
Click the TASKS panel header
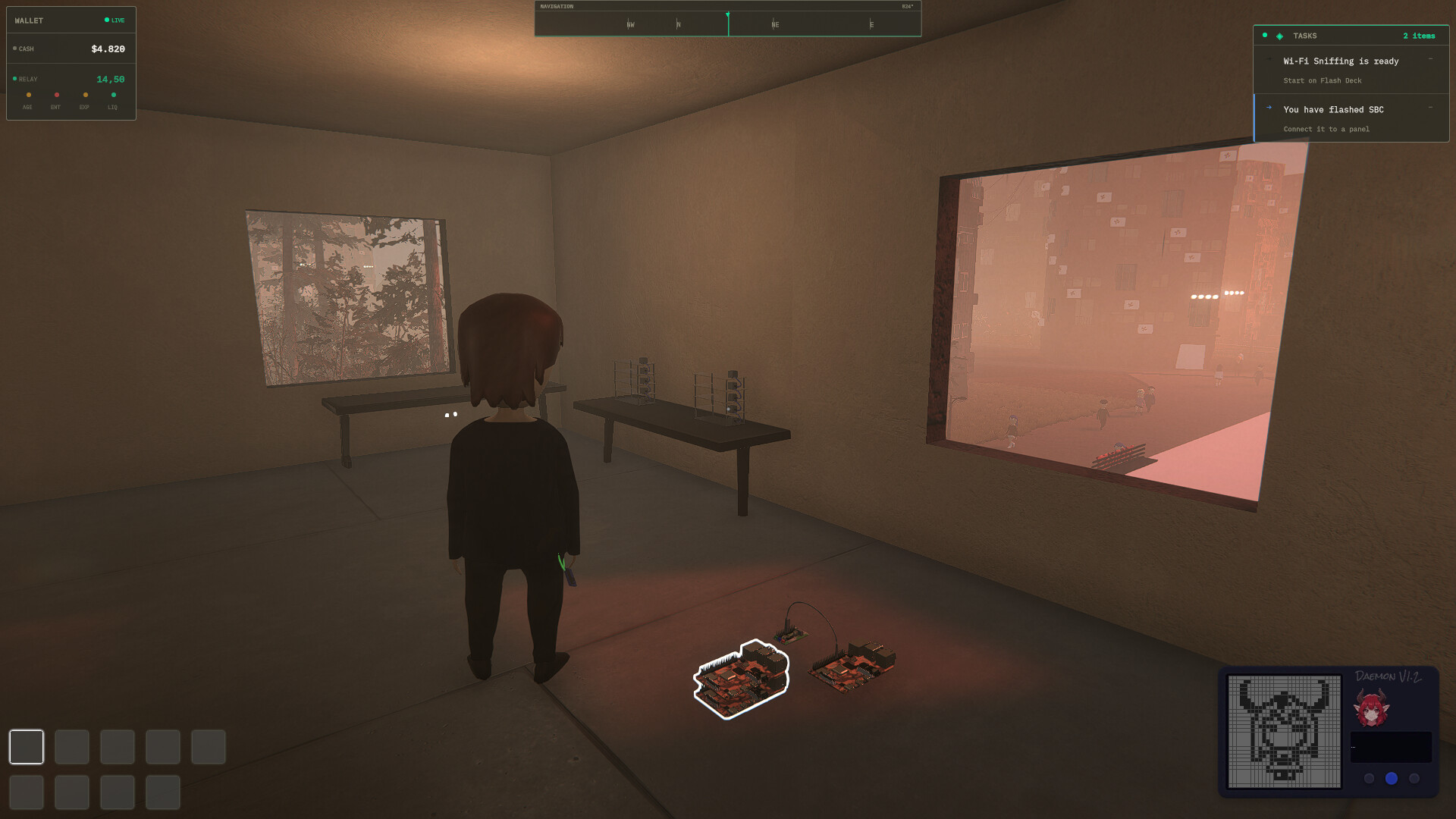(x=1305, y=36)
